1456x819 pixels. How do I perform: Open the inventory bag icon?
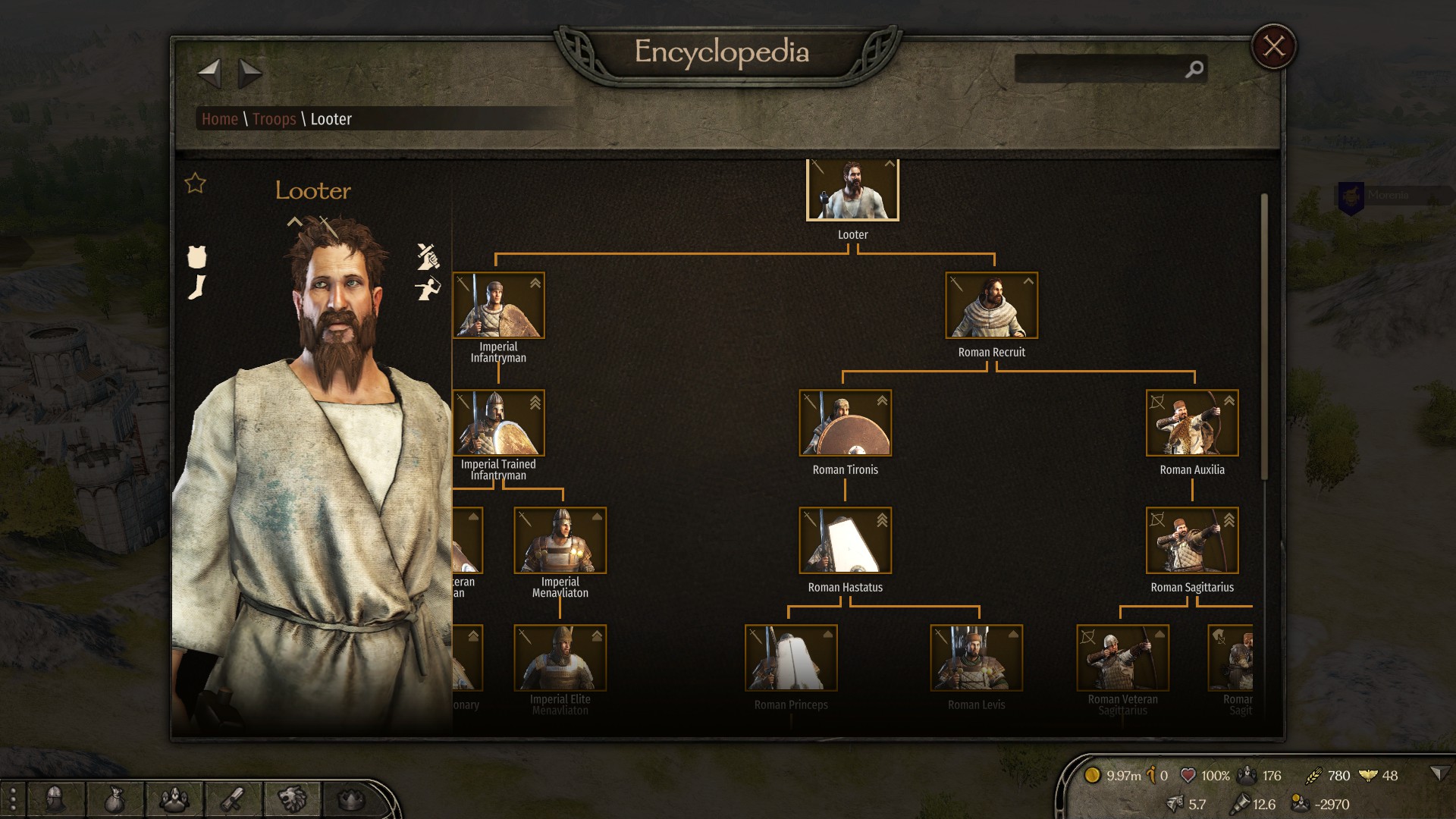[x=114, y=799]
